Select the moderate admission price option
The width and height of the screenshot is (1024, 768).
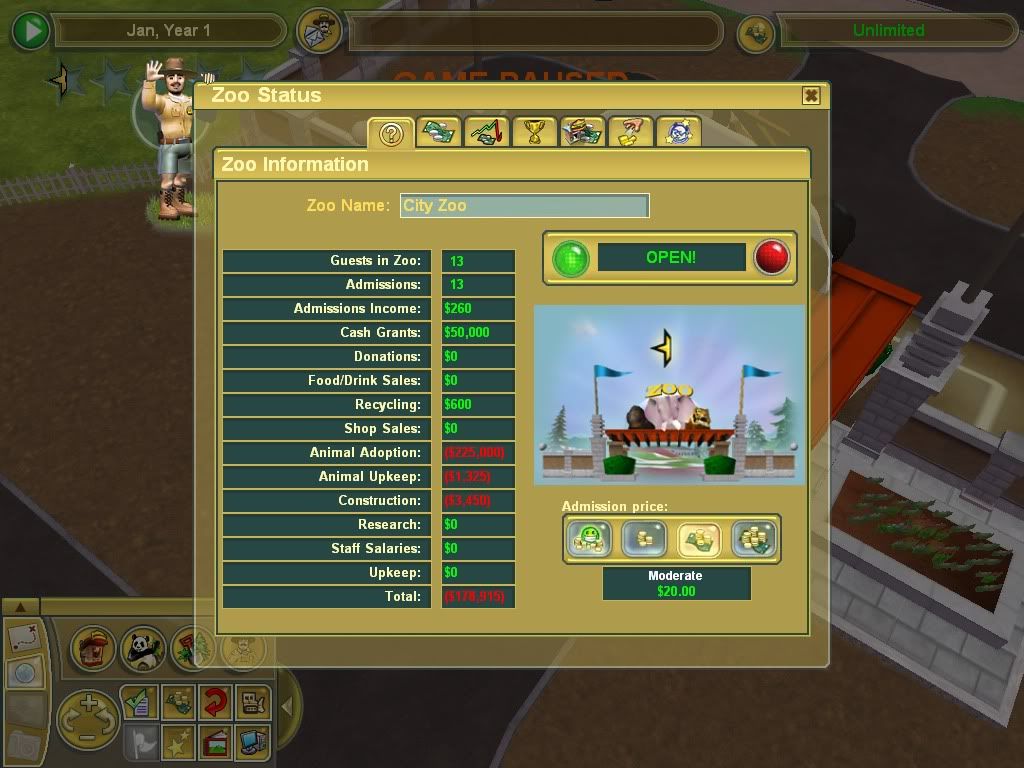699,540
